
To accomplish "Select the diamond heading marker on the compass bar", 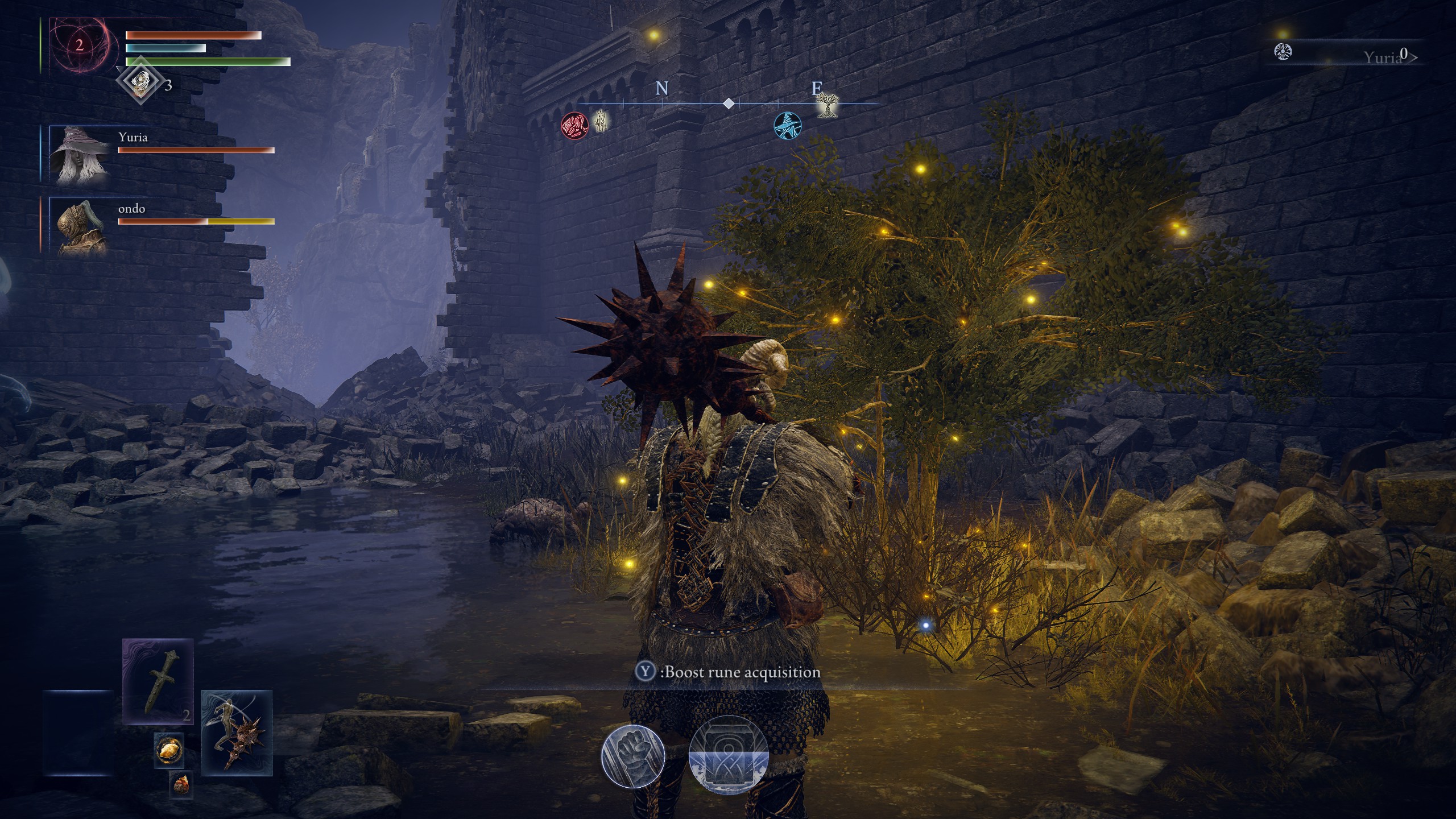I will tap(729, 104).
